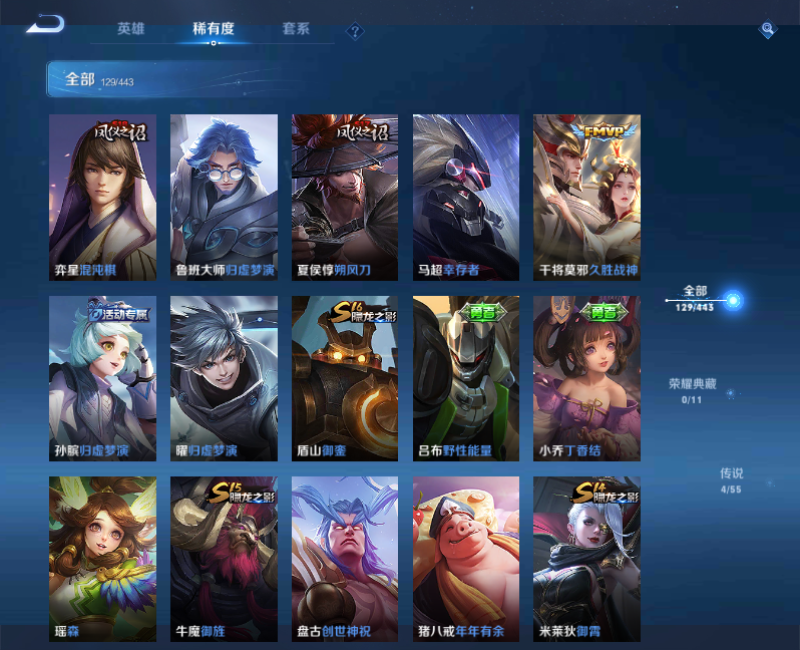
Task: Open the 小乔 丁香结 skin card
Action: tap(587, 378)
